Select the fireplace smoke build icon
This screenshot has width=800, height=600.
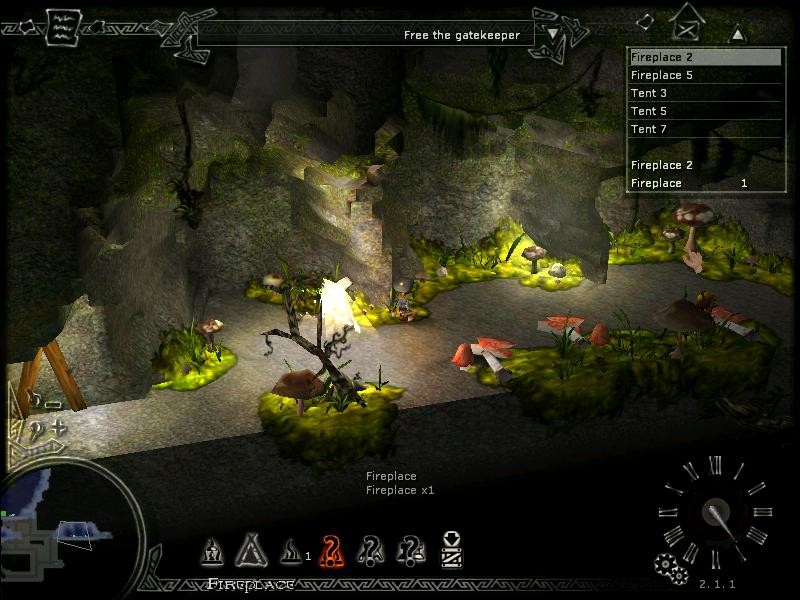pos(290,550)
